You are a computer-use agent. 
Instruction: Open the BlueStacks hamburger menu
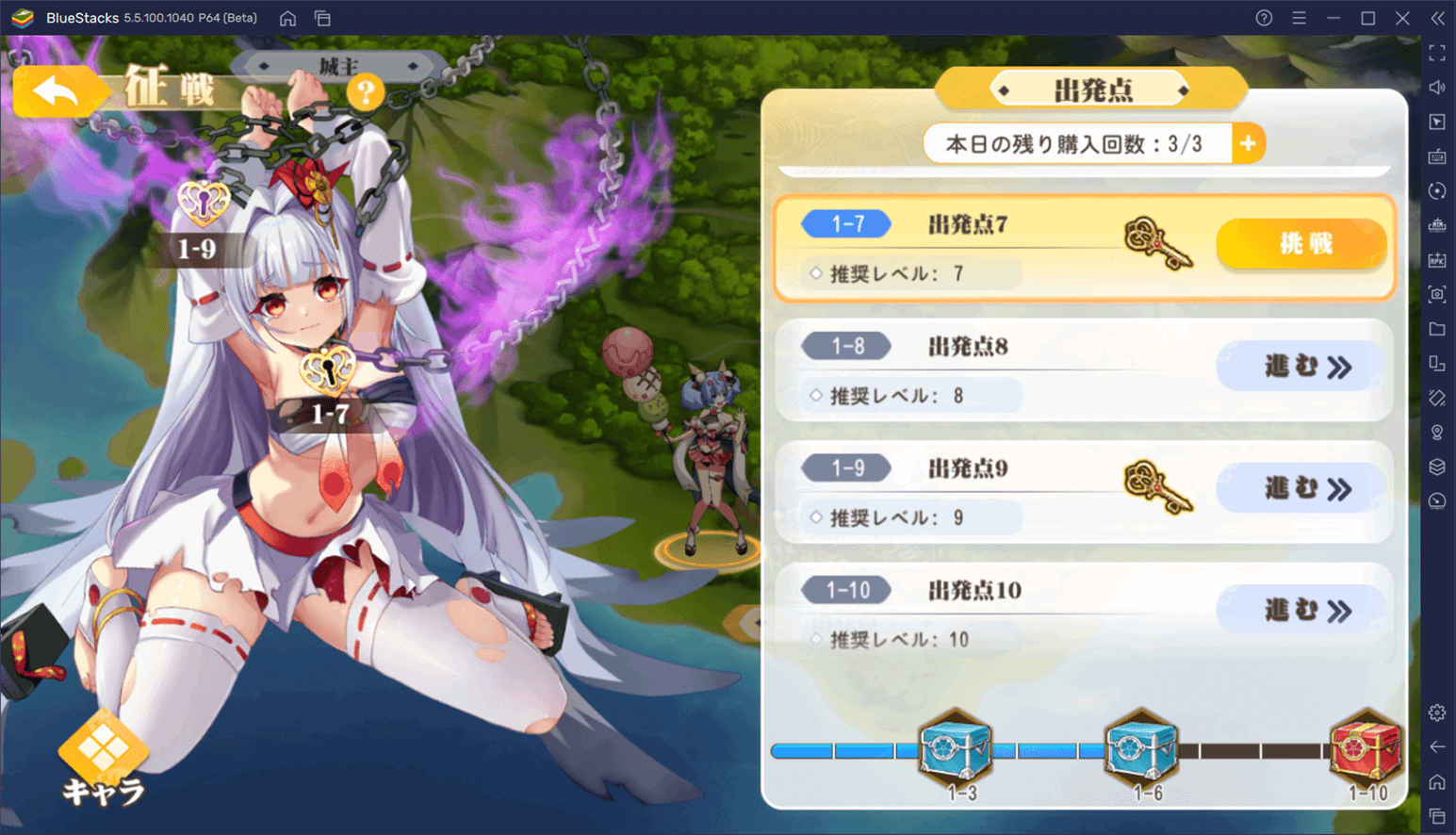[x=1299, y=17]
